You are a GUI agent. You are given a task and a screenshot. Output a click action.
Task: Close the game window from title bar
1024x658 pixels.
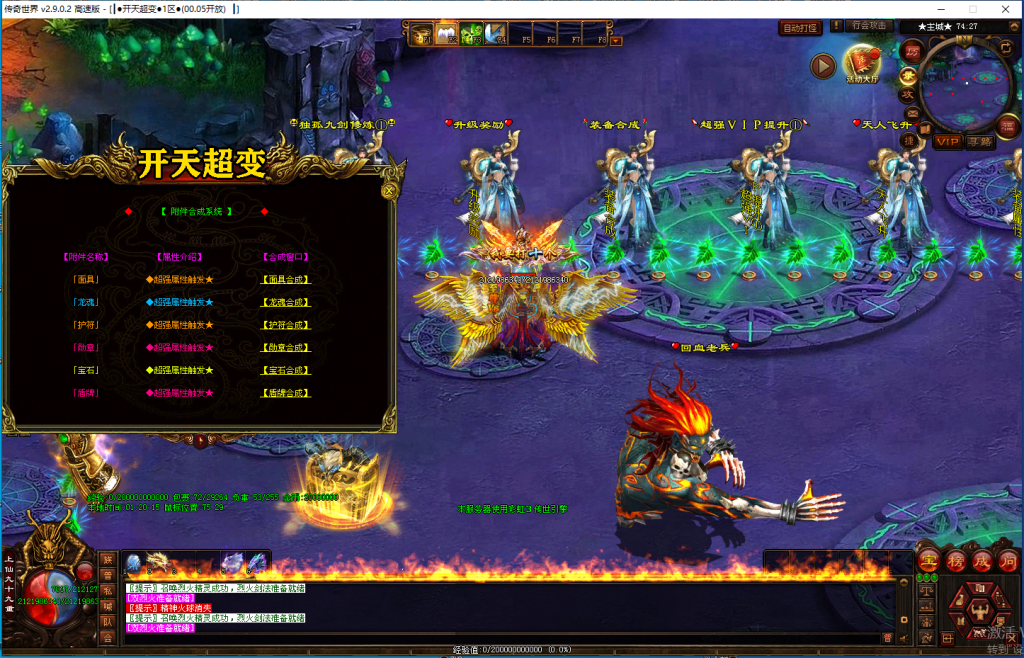(1001, 9)
